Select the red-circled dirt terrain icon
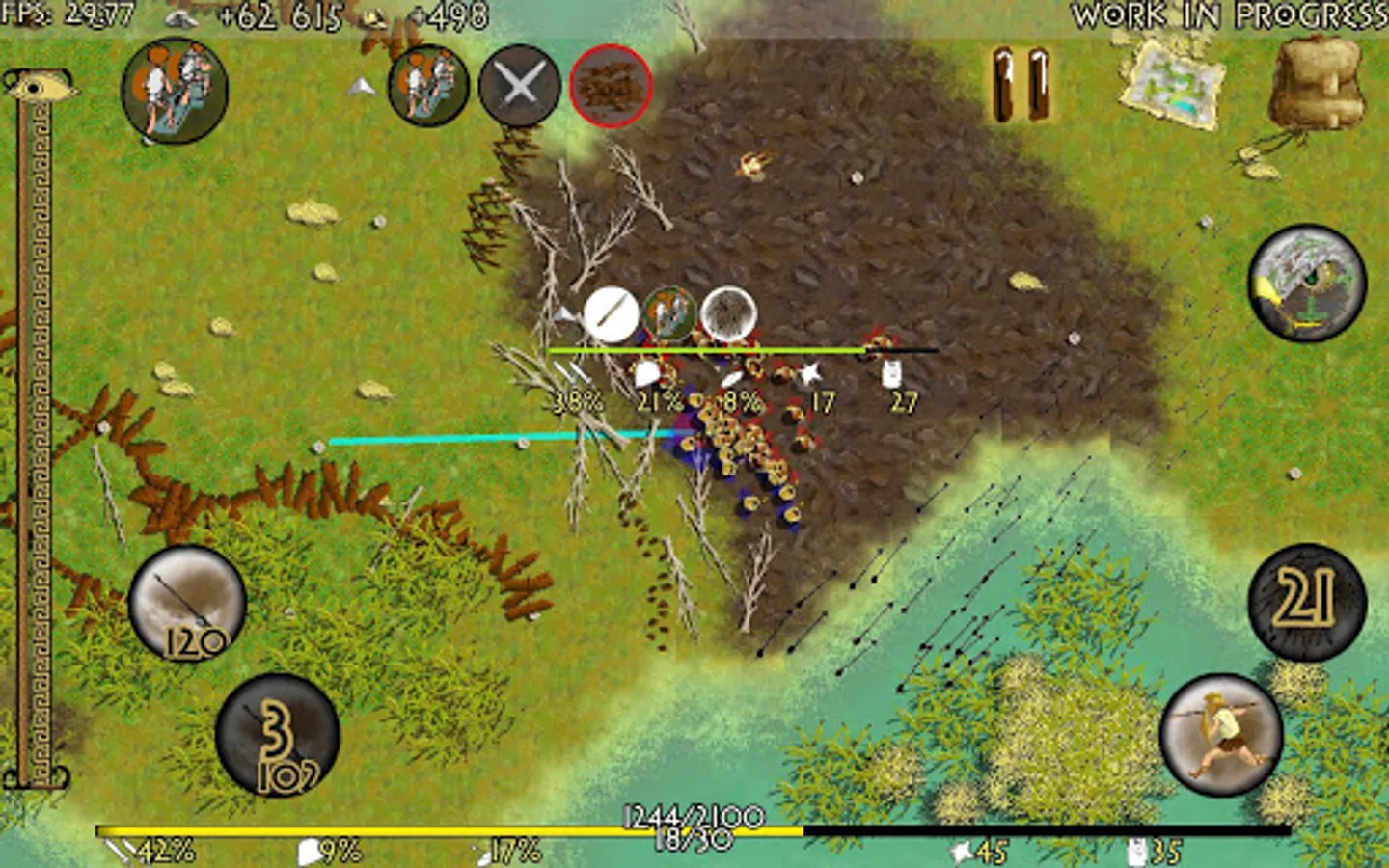The height and width of the screenshot is (868, 1389). pyautogui.click(x=611, y=88)
